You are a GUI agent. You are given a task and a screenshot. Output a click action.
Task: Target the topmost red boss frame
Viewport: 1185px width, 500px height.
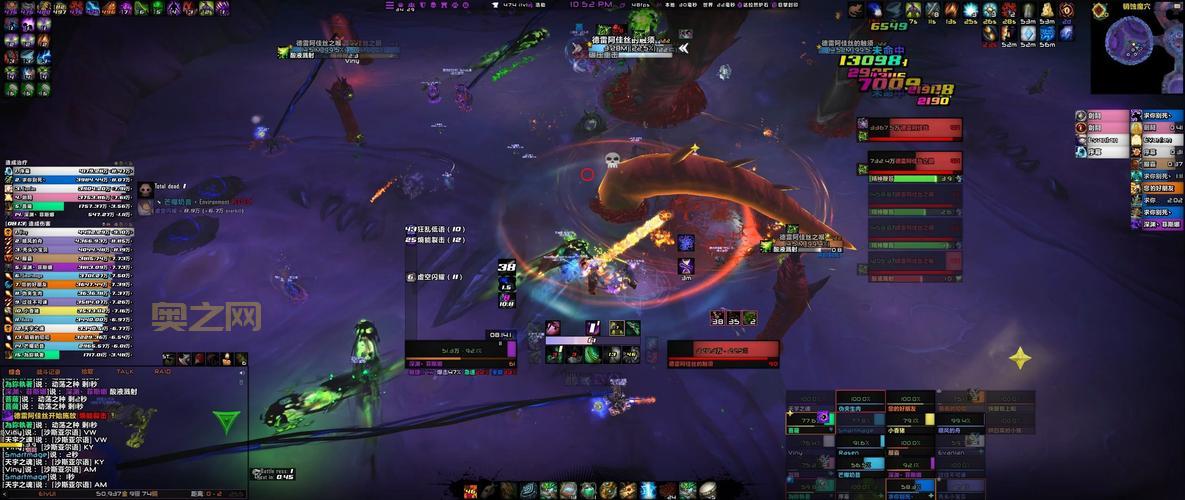pos(909,128)
